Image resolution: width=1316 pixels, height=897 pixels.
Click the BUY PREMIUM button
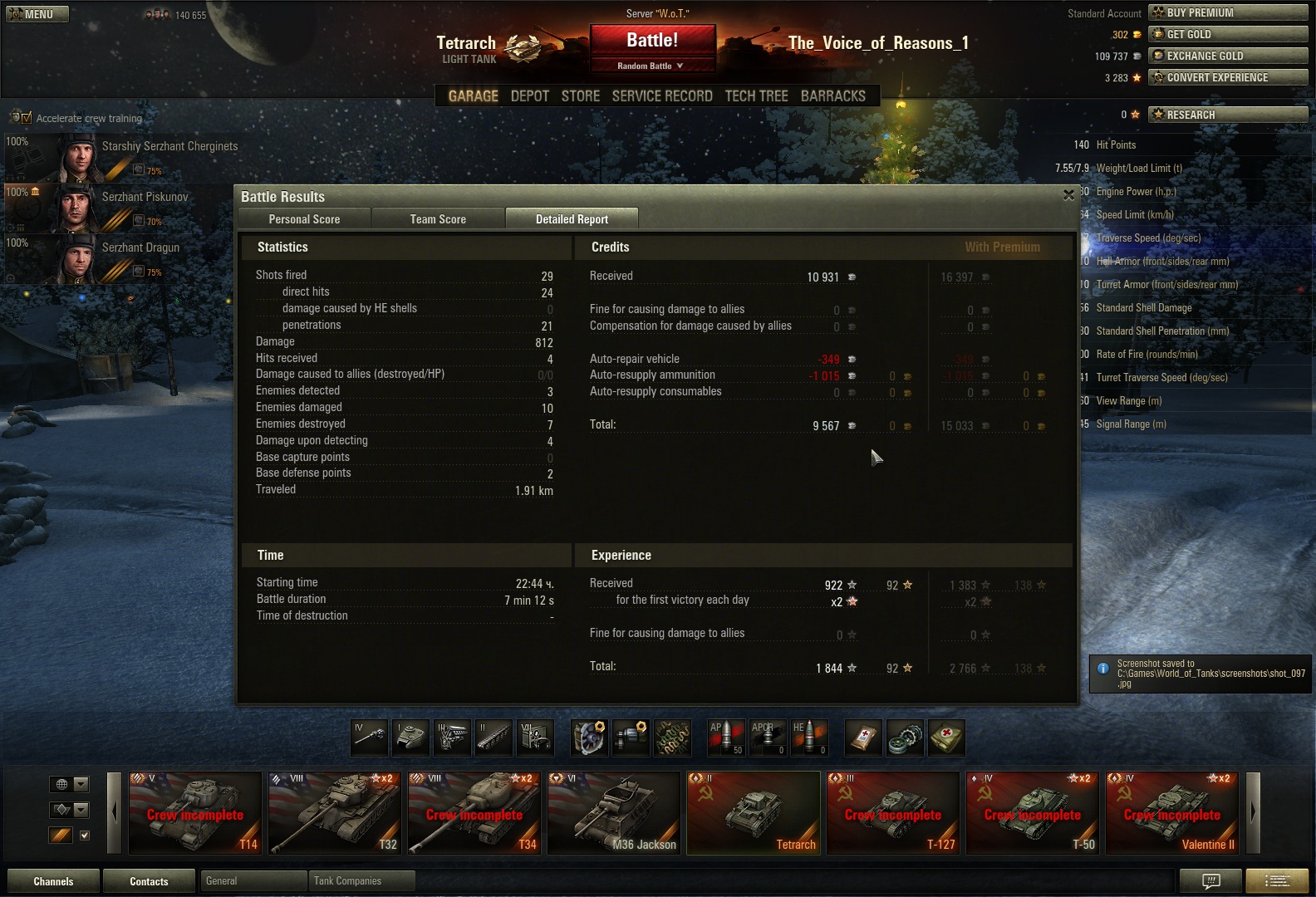pos(1227,12)
